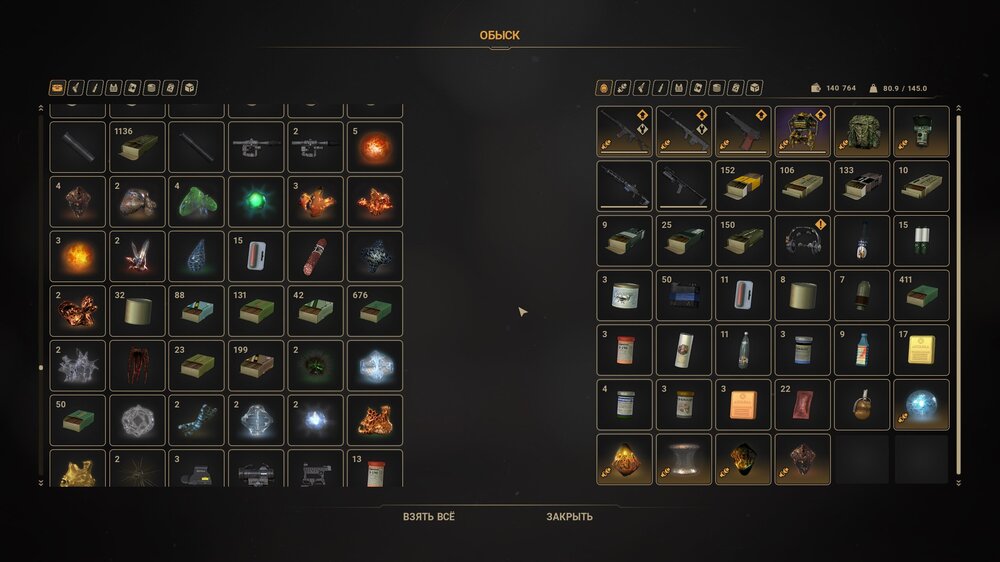Image resolution: width=1000 pixels, height=562 pixels.
Task: Show all loot with the chest filter tab
Action: [57, 88]
